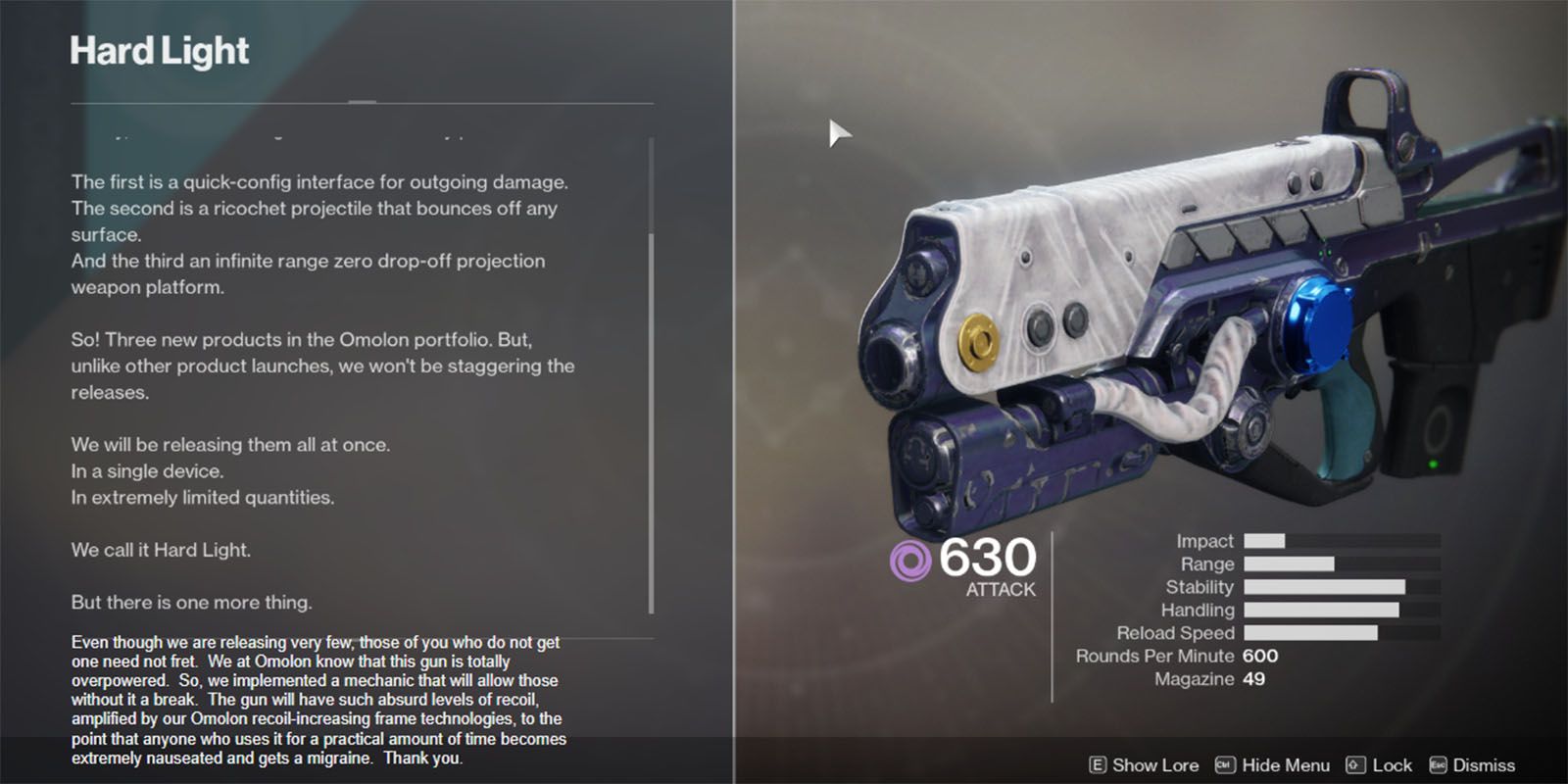Image resolution: width=1568 pixels, height=784 pixels.
Task: Click the Esc keybind icon for Dismiss
Action: 1438,764
